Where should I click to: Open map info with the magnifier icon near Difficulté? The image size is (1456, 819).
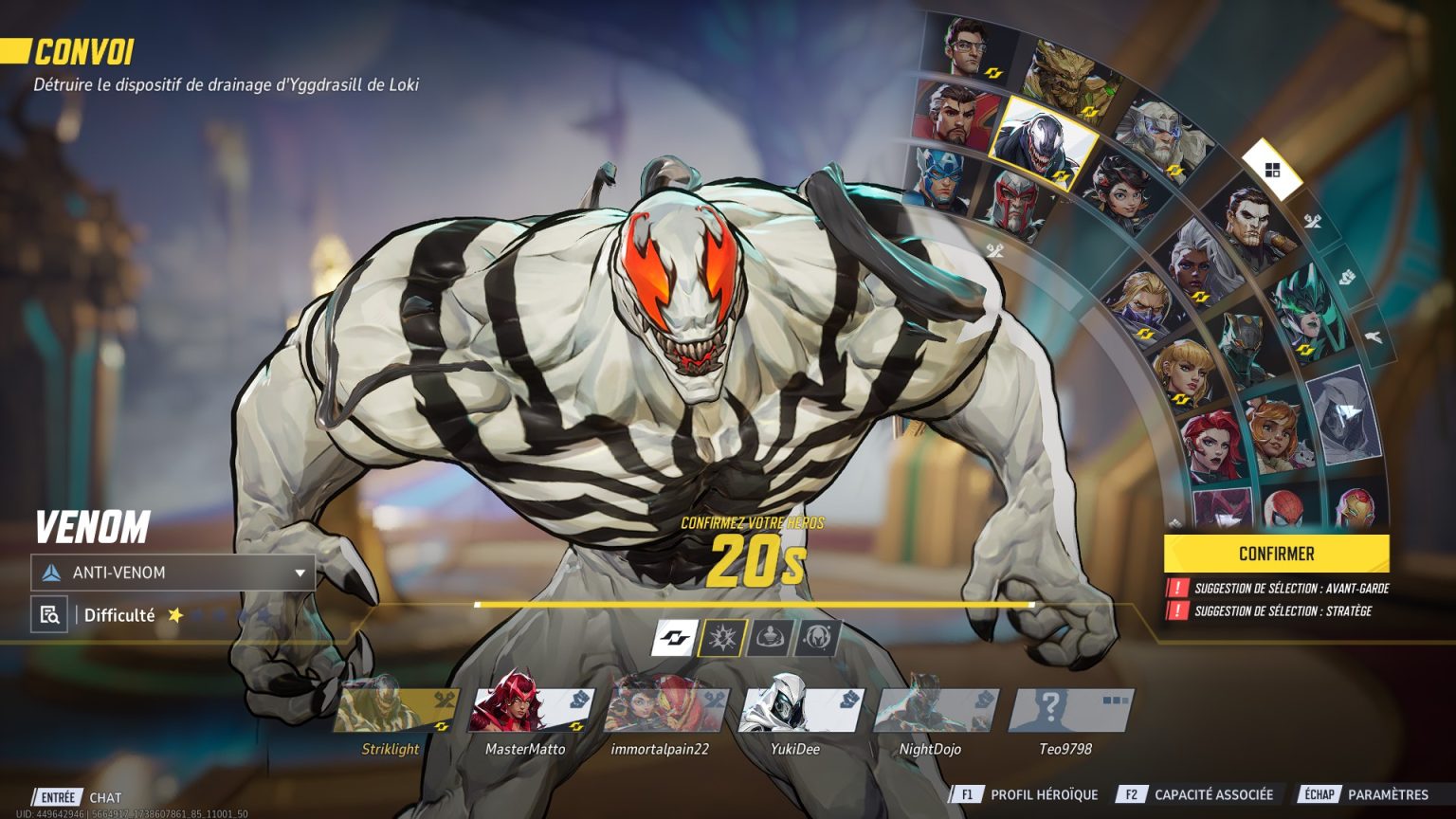(x=48, y=614)
